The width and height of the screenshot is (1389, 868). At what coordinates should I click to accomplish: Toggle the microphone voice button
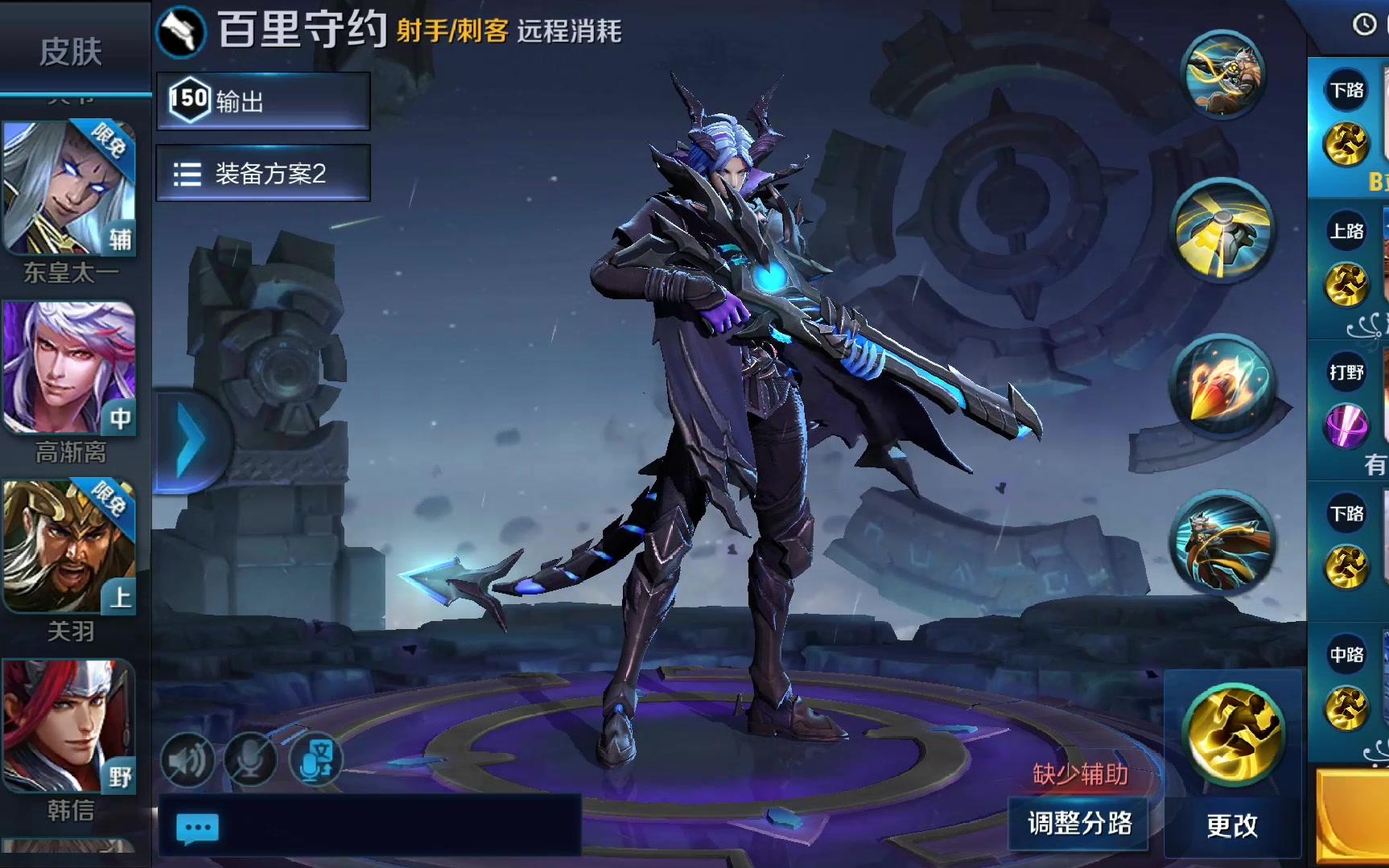click(250, 759)
